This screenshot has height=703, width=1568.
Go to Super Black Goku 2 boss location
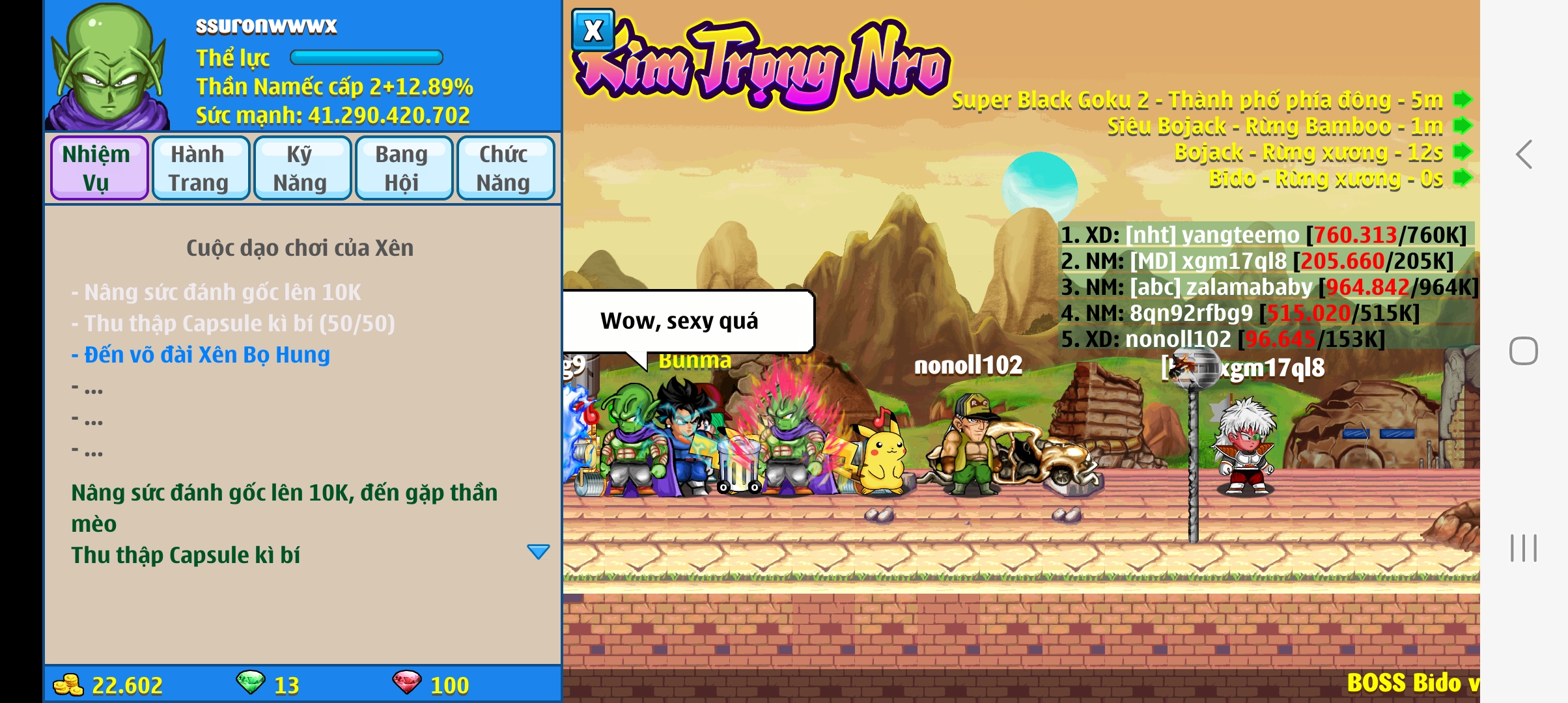coord(1463,100)
